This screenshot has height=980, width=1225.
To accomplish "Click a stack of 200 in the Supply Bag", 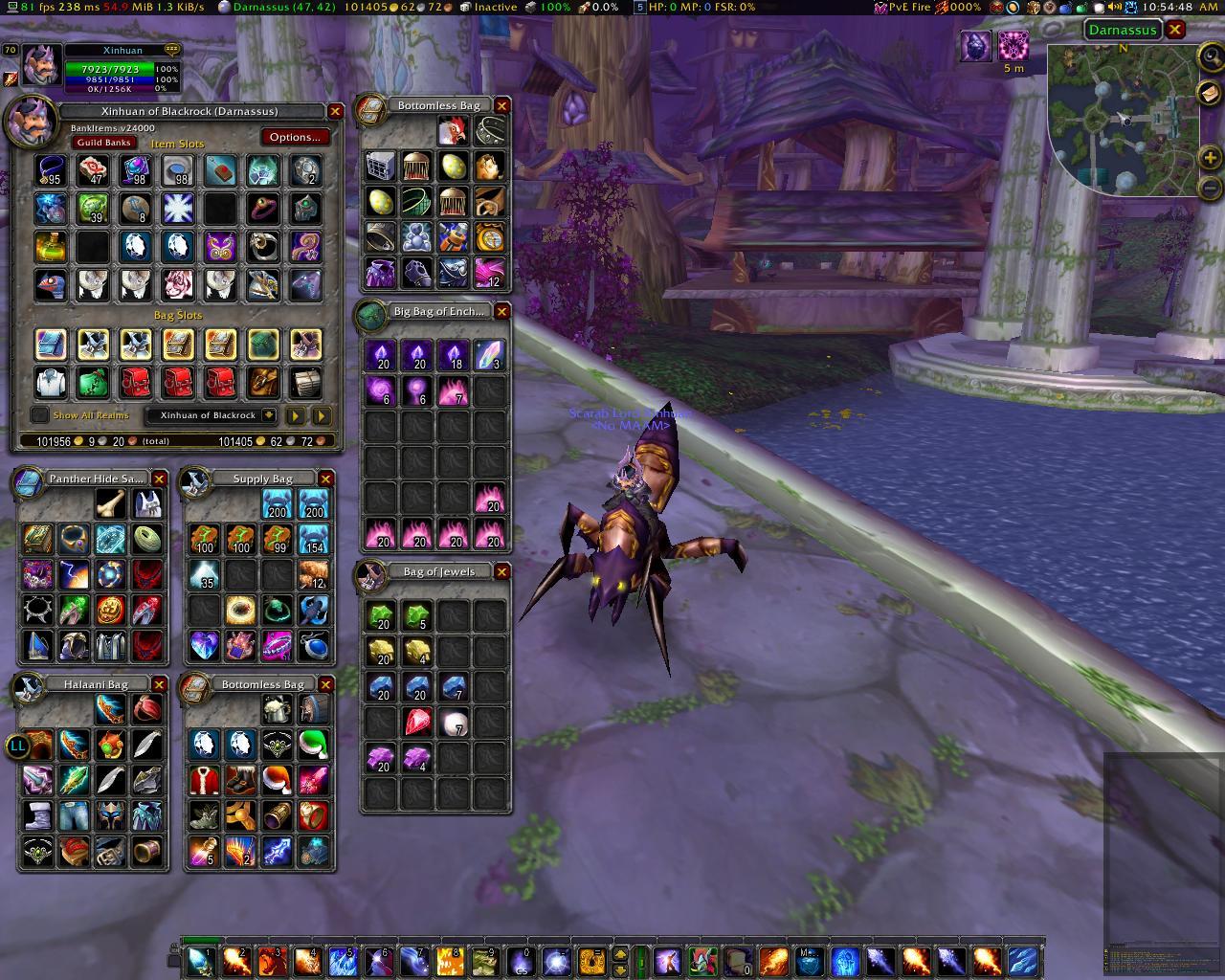I will pos(278,501).
